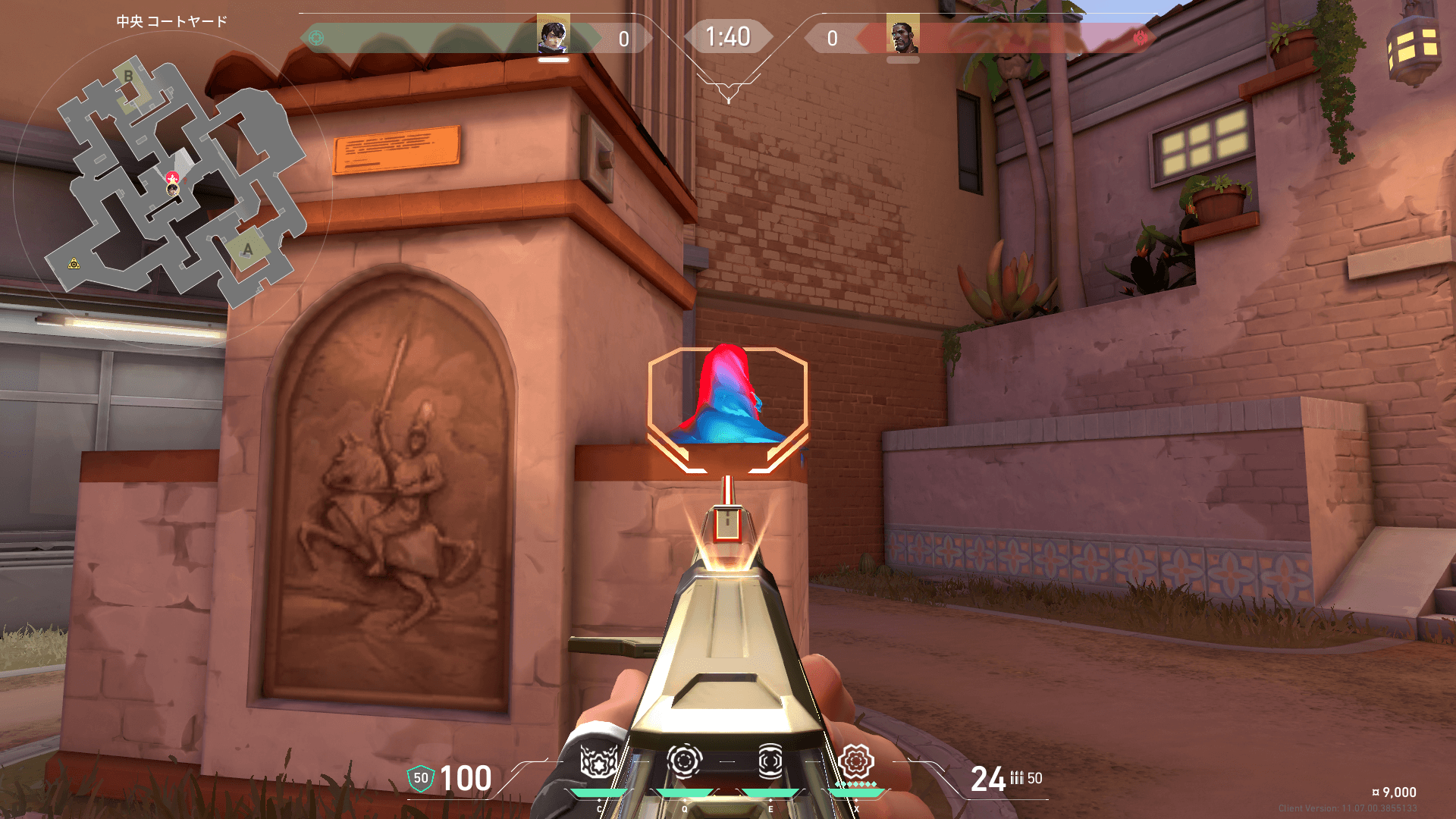
Task: Trigger the E signature ability icon
Action: (x=770, y=761)
